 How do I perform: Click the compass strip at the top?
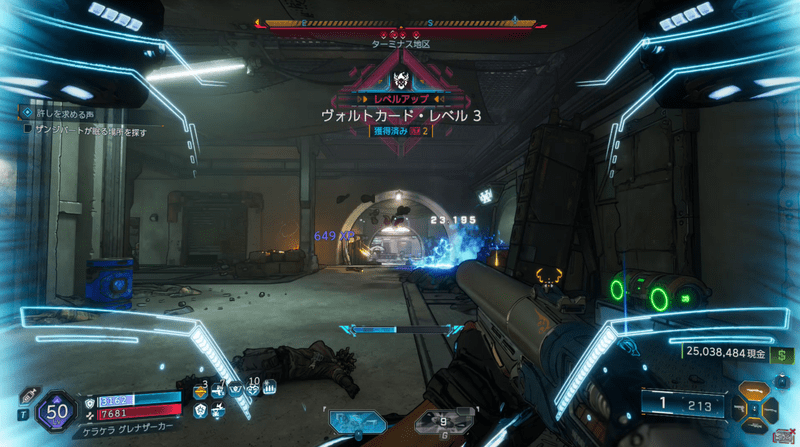(399, 22)
